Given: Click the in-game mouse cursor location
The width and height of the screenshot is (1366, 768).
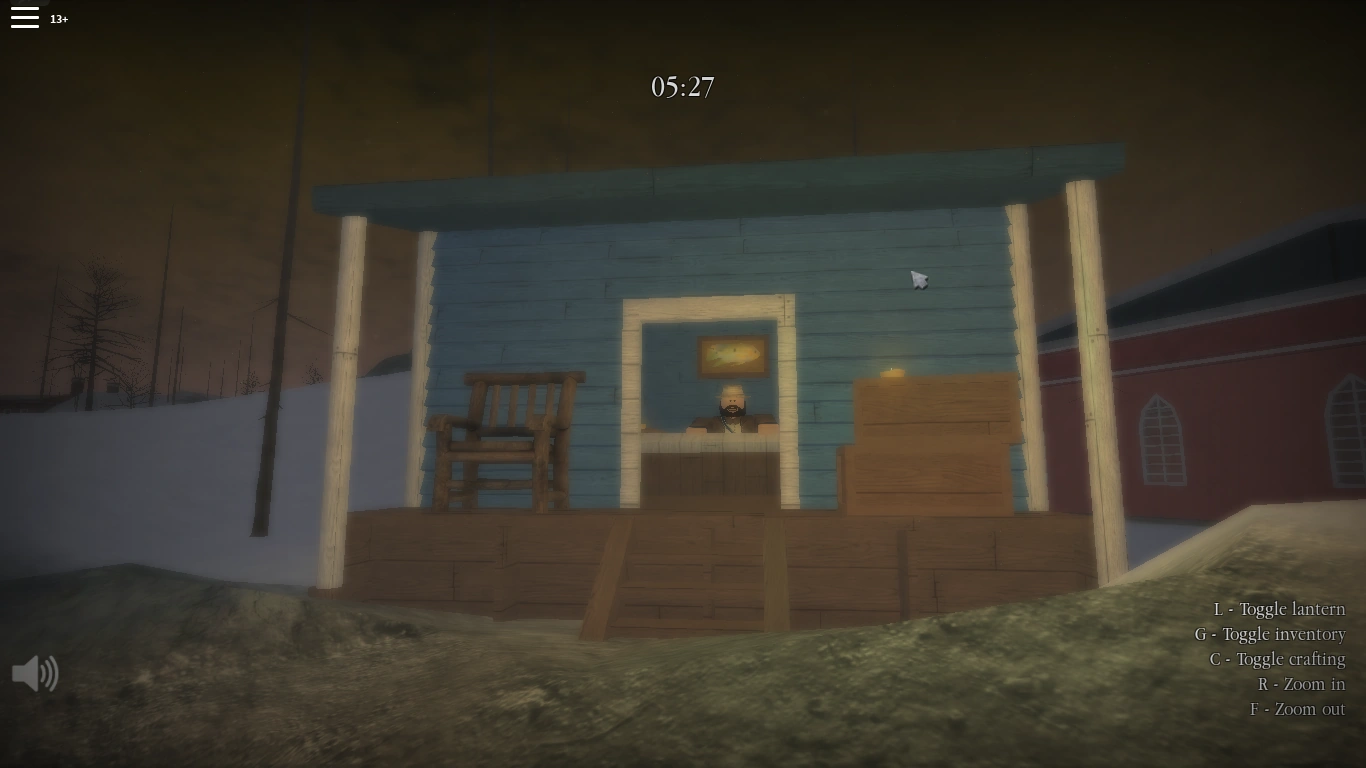Looking at the screenshot, I should pyautogui.click(x=917, y=279).
